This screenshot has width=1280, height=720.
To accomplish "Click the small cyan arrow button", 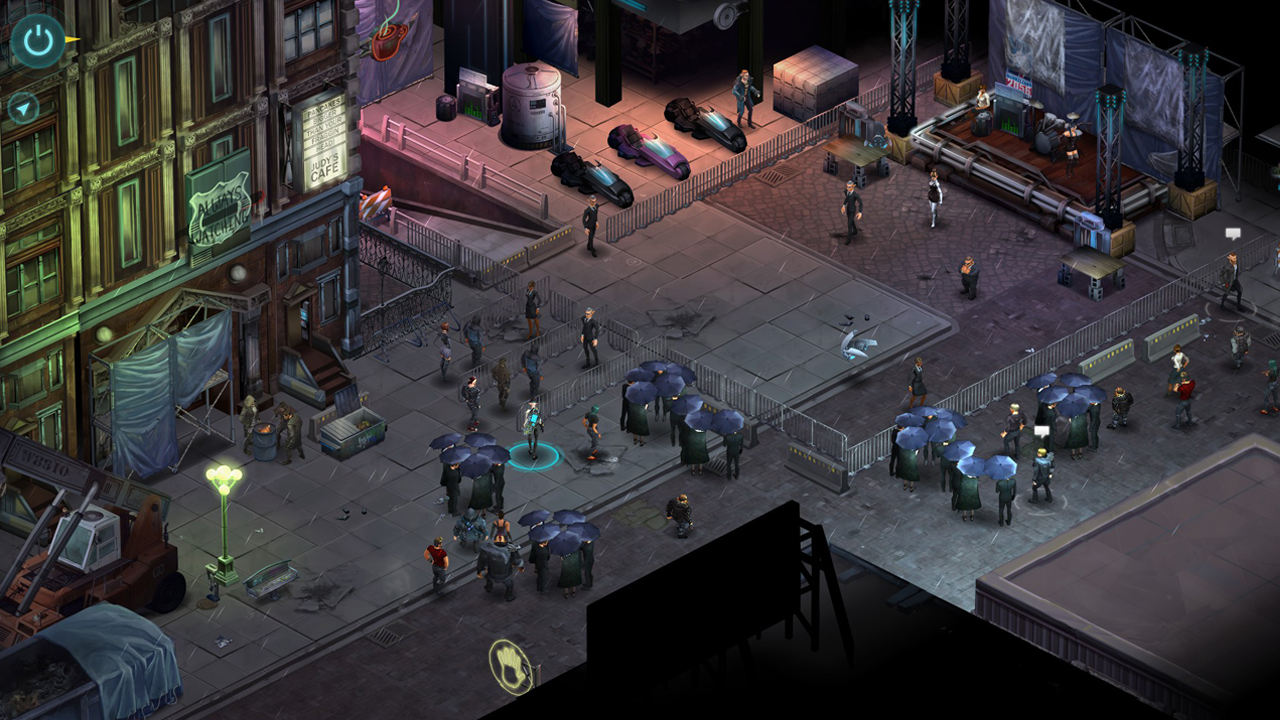I will (22, 107).
